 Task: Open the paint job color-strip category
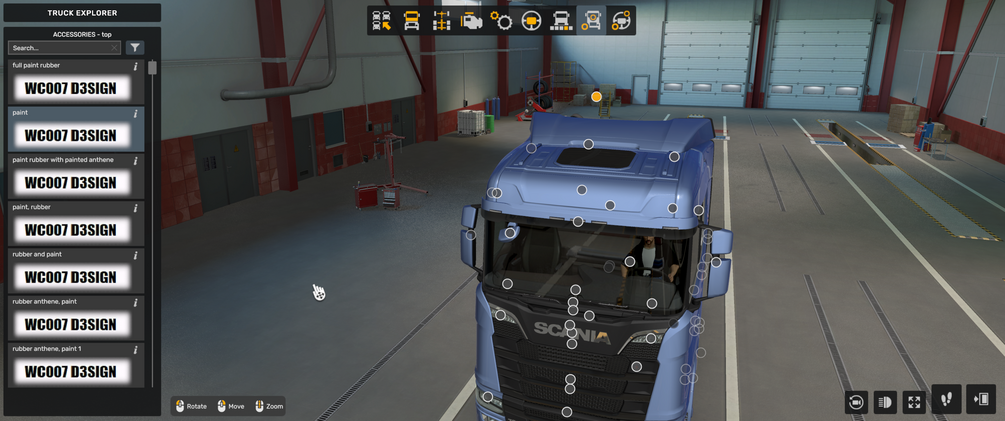point(561,21)
